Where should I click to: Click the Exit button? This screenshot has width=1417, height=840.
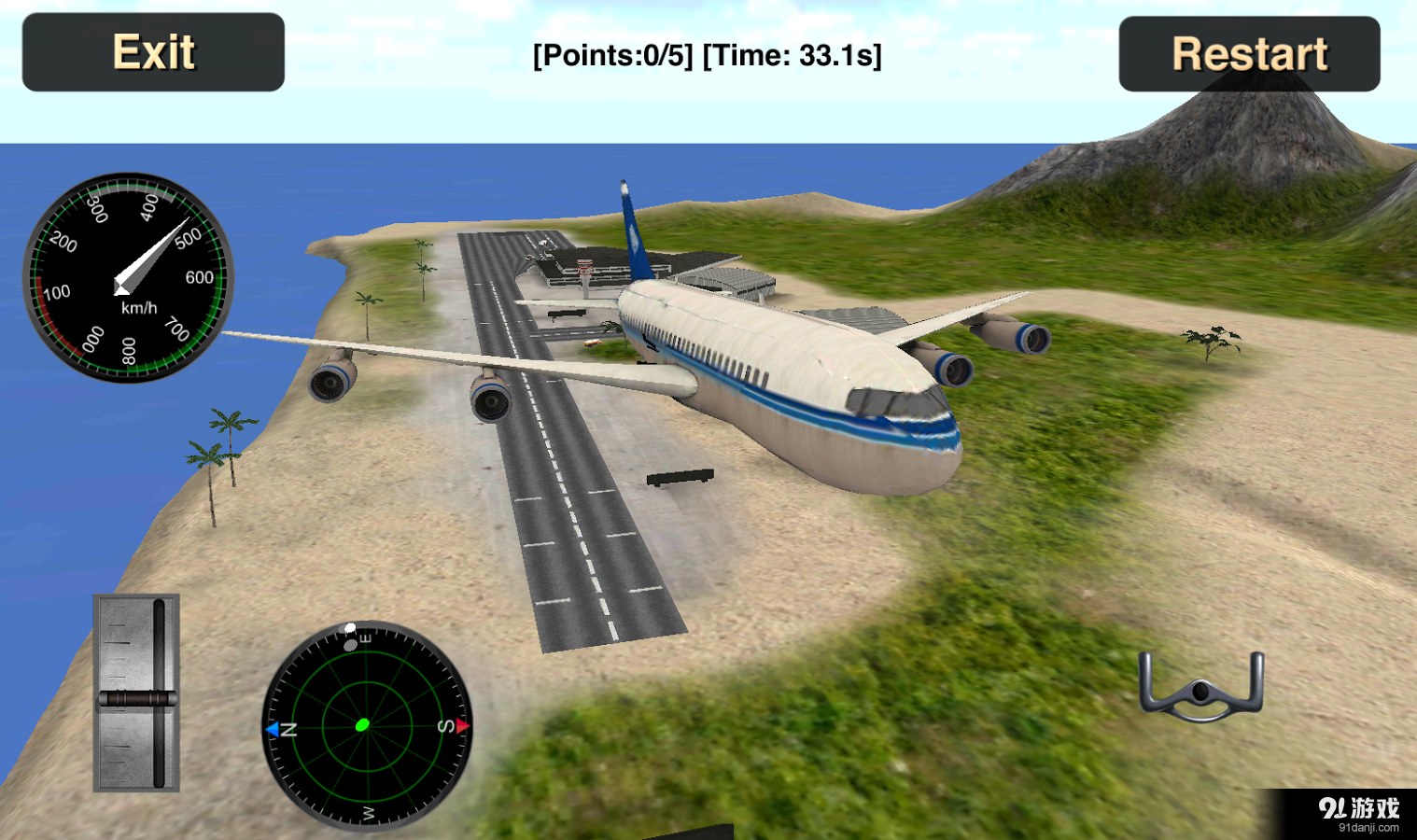click(x=153, y=52)
